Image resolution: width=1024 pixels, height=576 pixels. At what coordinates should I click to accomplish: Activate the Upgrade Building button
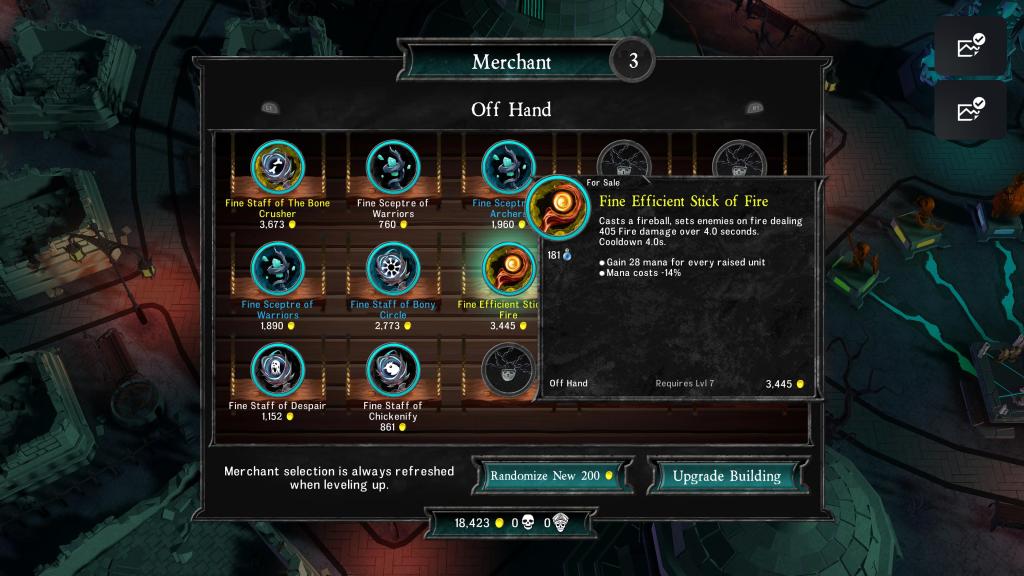tap(726, 476)
